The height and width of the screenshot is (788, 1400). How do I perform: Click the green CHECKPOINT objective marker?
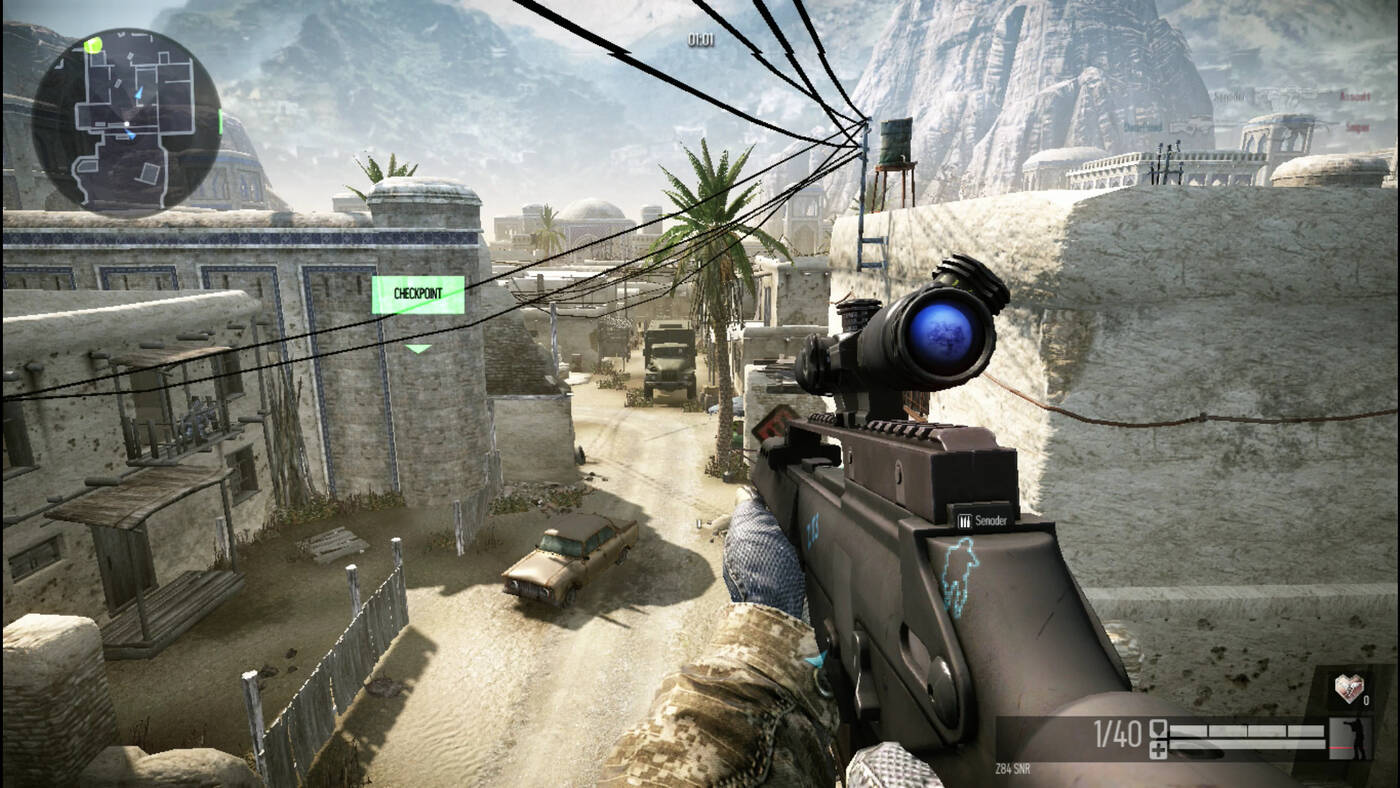pyautogui.click(x=418, y=295)
